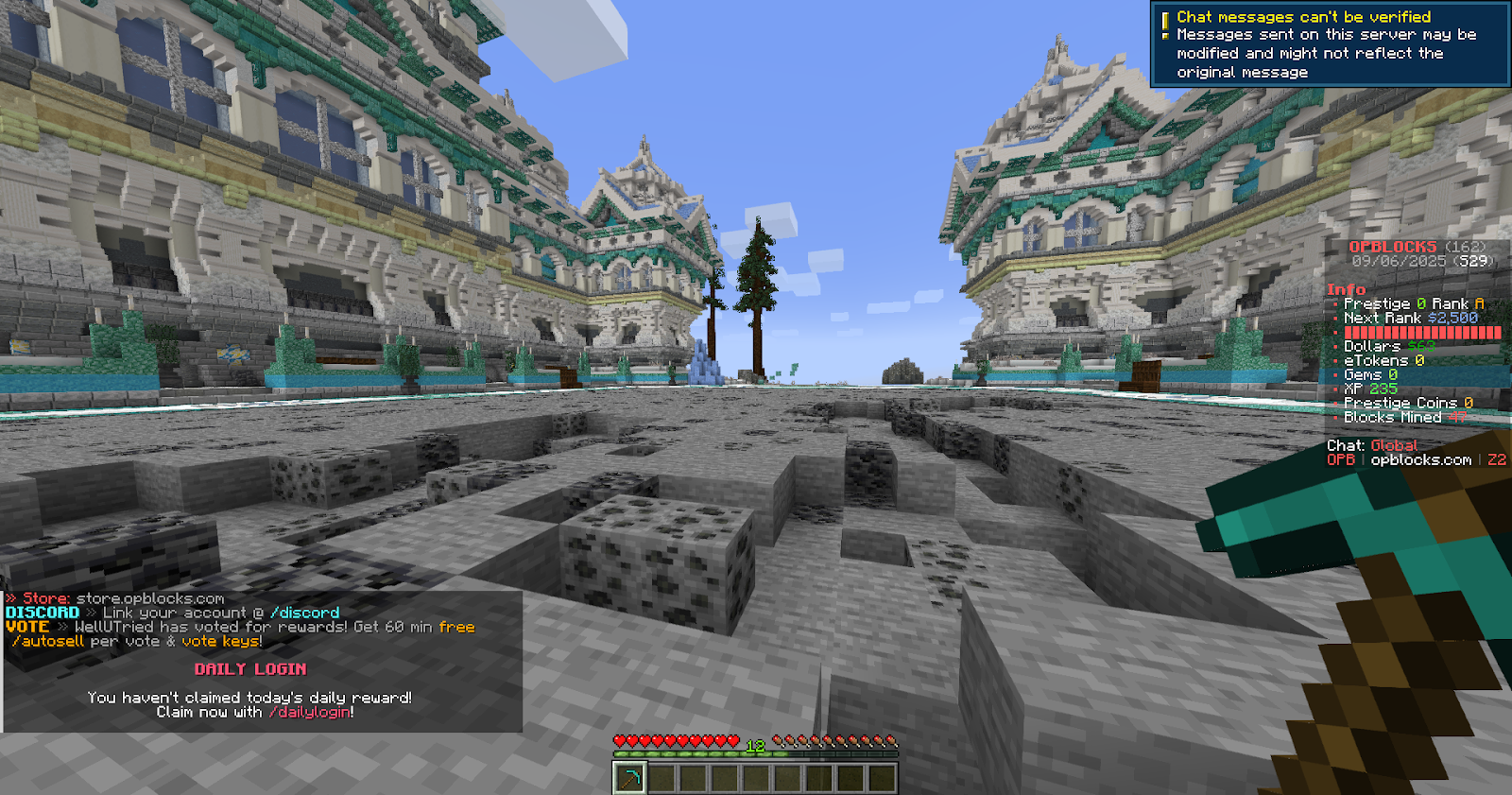Click the crosshair at screen center
The image size is (1512, 795).
click(x=756, y=397)
